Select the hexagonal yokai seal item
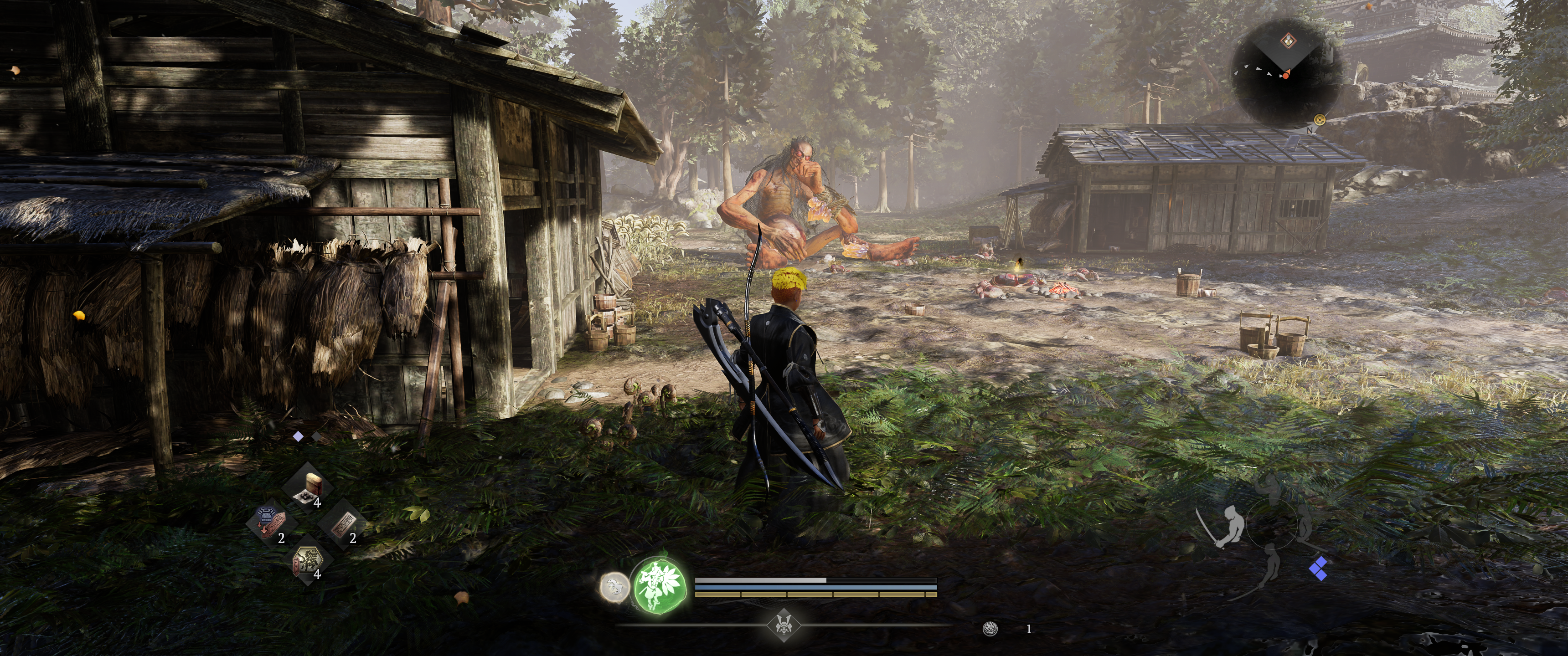1568x656 pixels. [x=307, y=560]
